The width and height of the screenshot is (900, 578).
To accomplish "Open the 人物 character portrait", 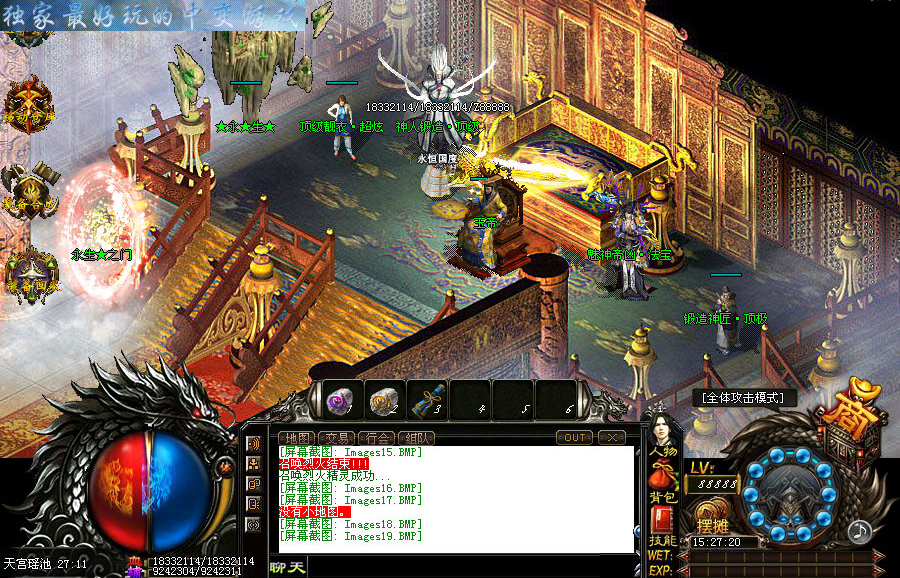I will point(661,430).
